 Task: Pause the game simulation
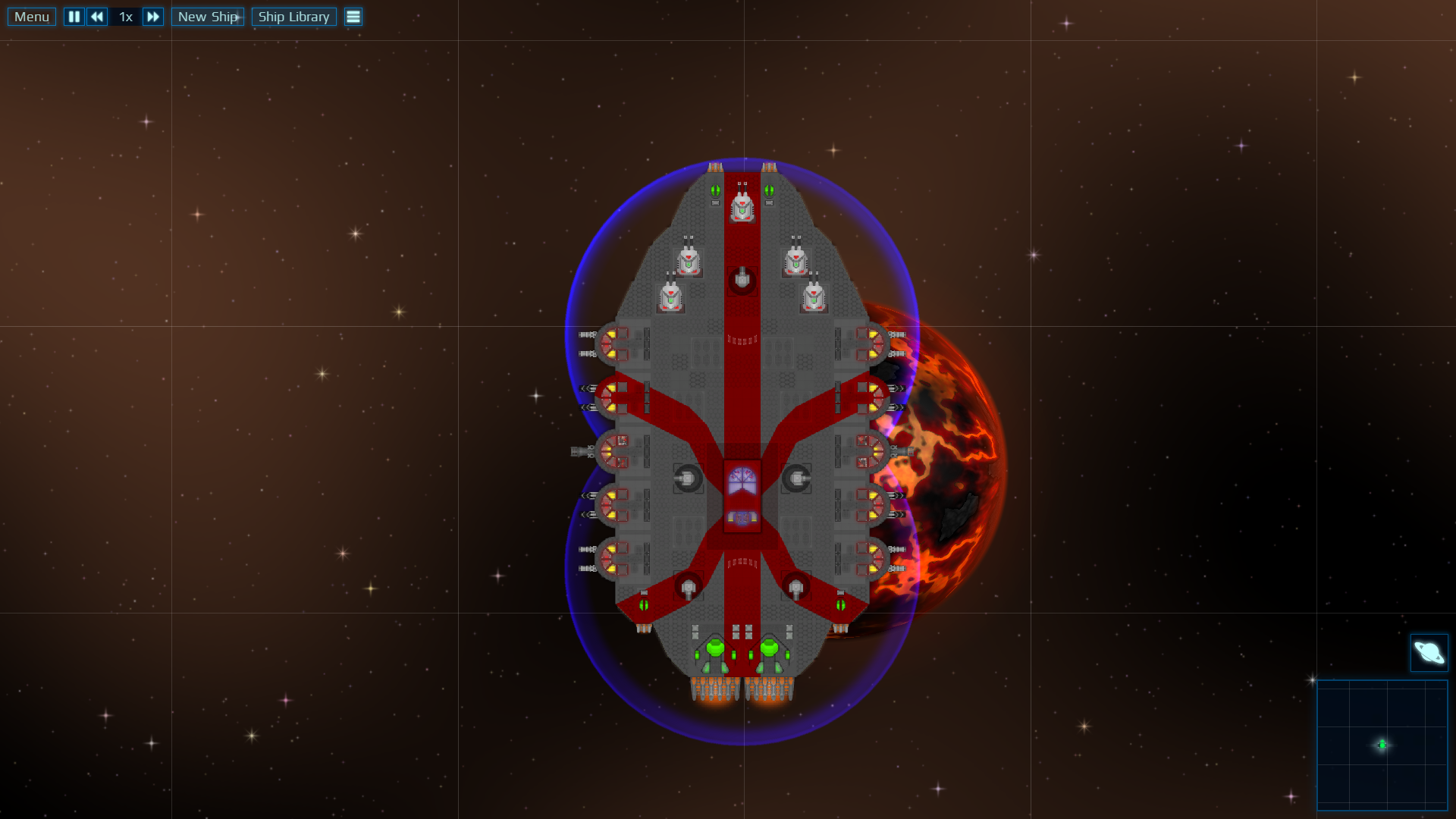coord(74,17)
